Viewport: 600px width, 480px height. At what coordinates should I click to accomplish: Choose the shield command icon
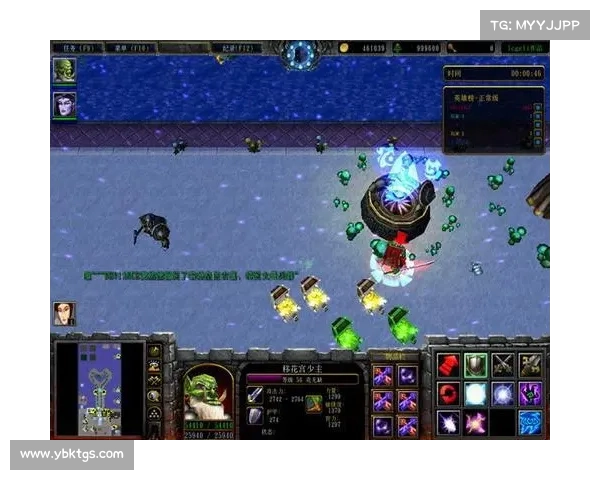coord(476,365)
